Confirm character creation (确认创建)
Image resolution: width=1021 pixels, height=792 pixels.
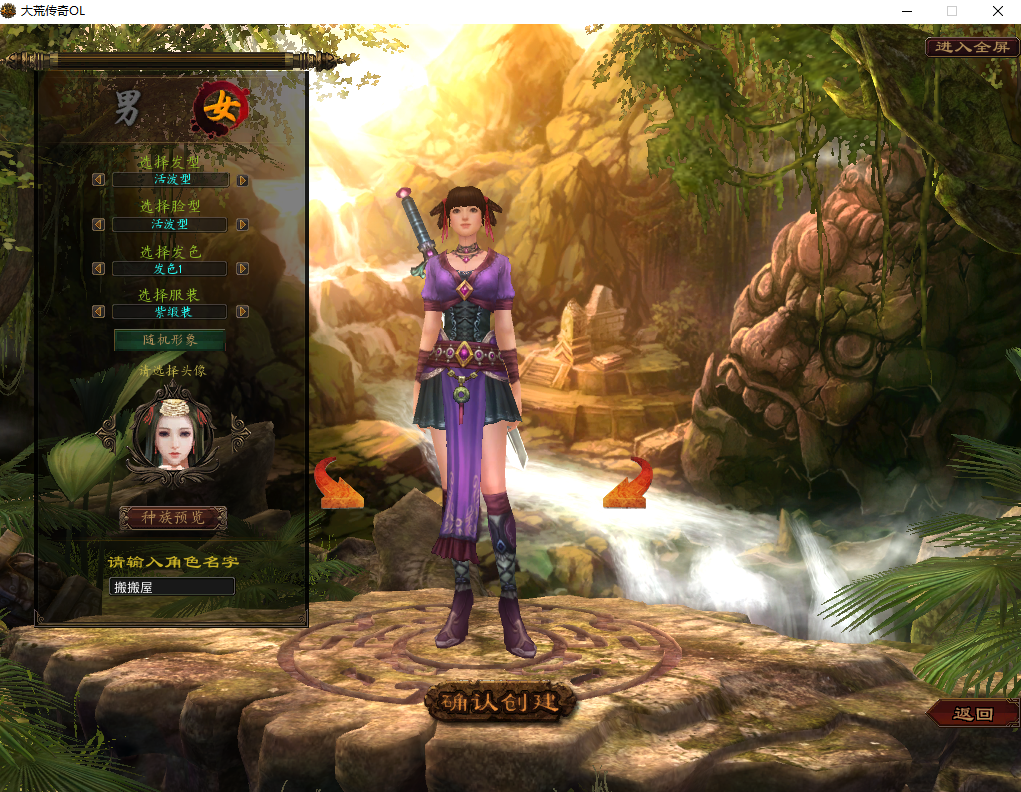502,702
